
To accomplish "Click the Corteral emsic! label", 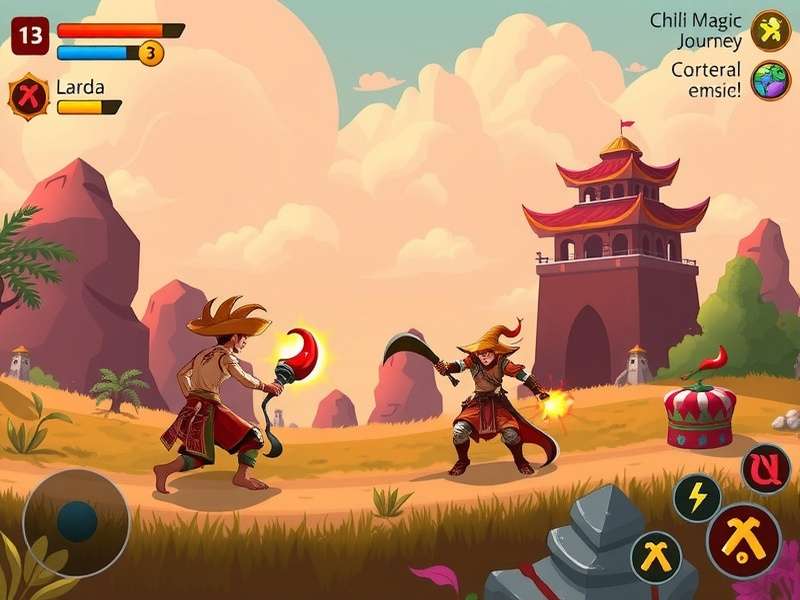I will (x=706, y=80).
